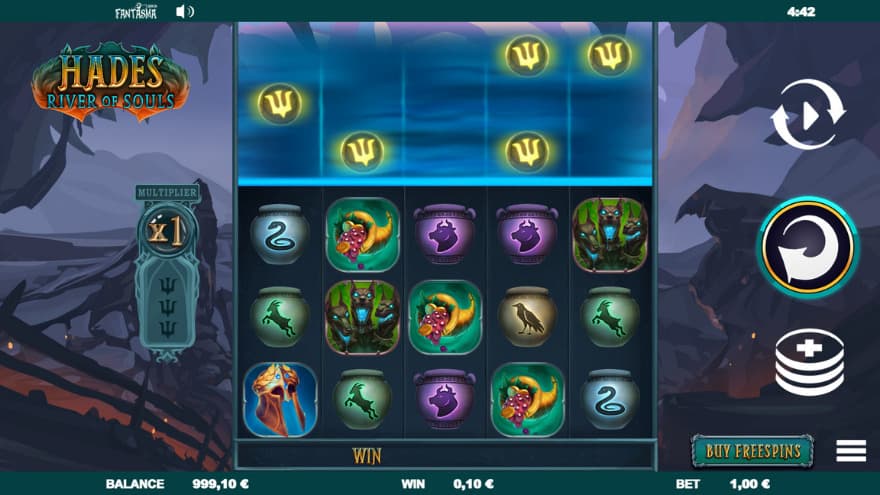The image size is (880, 495).
Task: Buy free spins
Action: click(x=752, y=451)
